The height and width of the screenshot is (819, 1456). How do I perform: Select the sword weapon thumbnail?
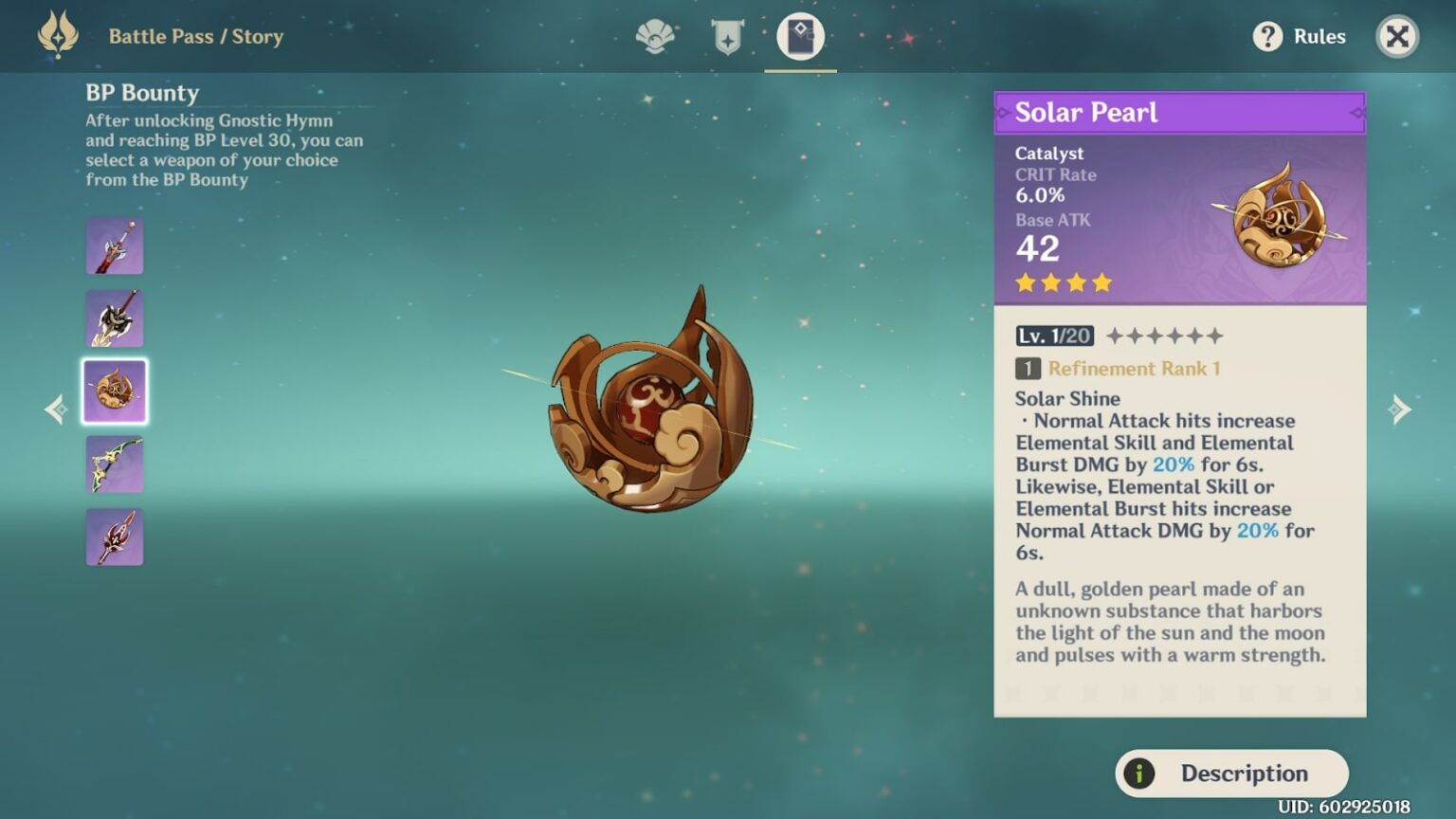[x=114, y=246]
